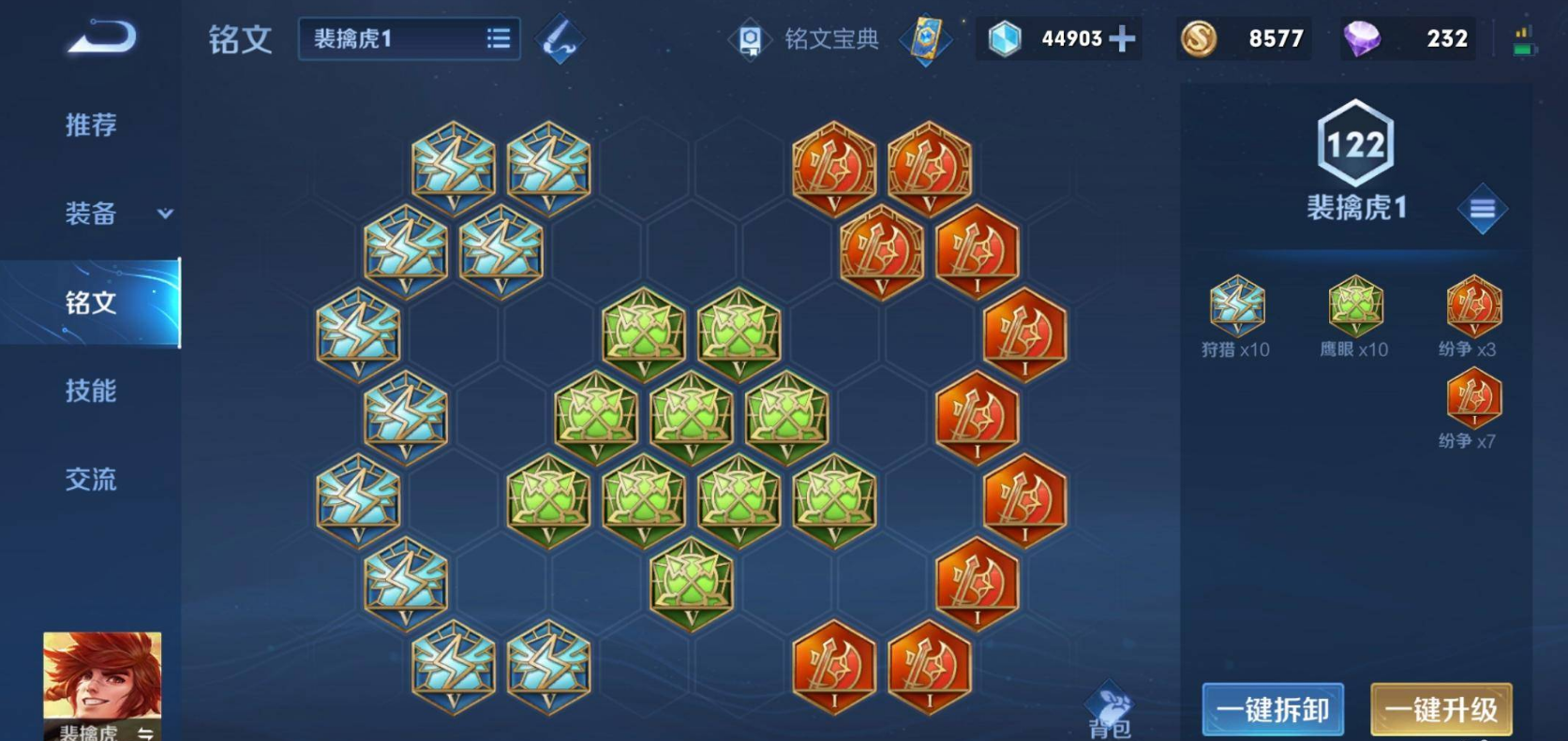This screenshot has height=741, width=1568.
Task: Open the 裴擒虎1 rune page dropdown
Action: pyautogui.click(x=409, y=39)
